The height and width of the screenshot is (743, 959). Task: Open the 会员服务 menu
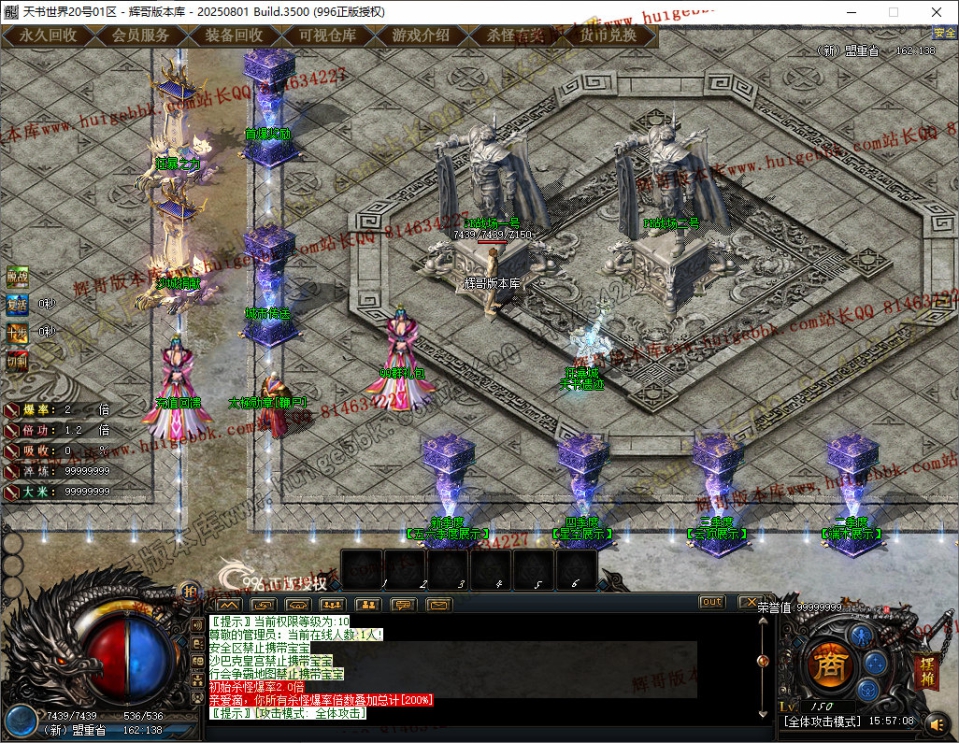click(x=141, y=35)
